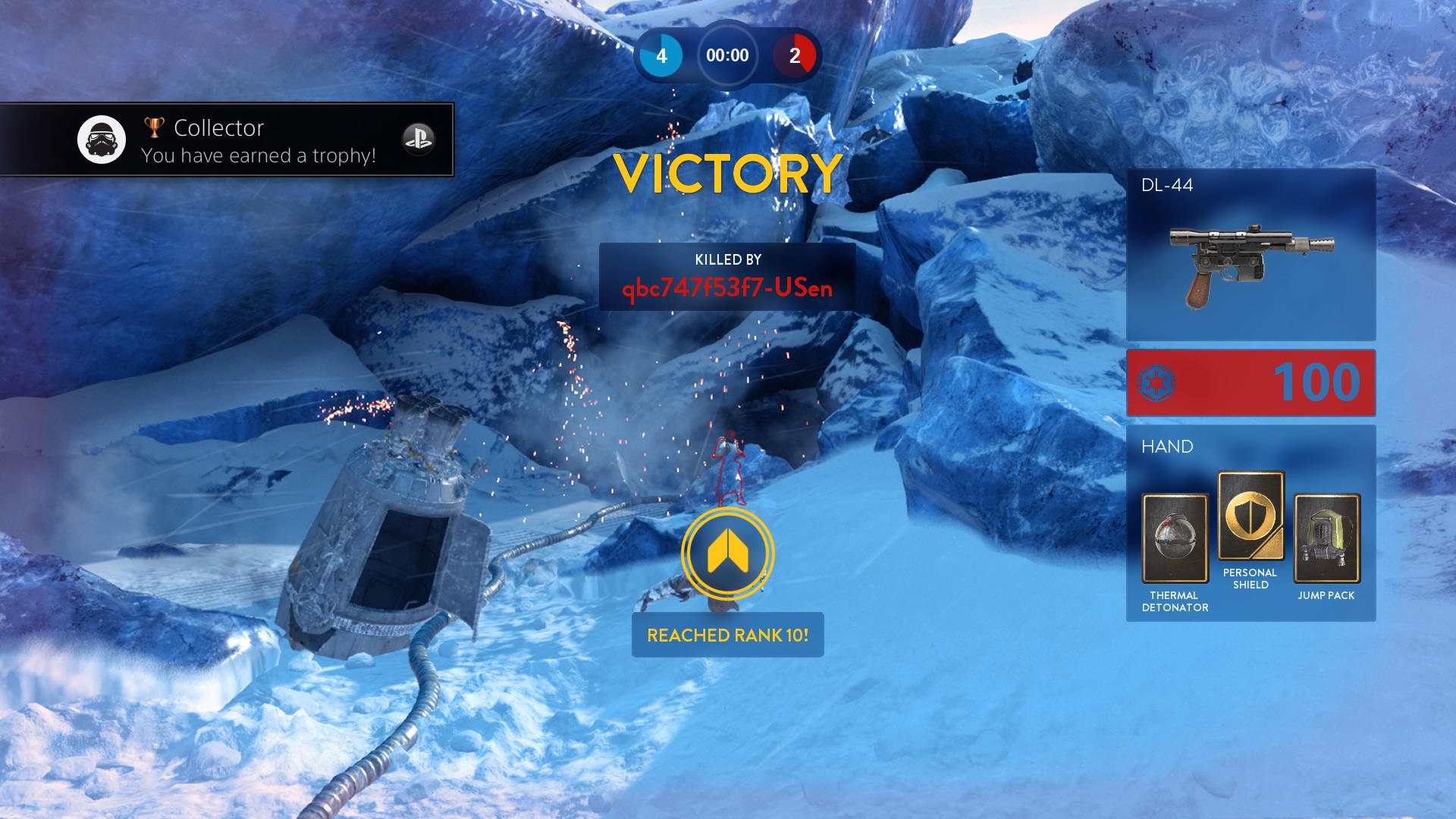
Task: Expand the DL-44 weapon panel
Action: [x=1251, y=254]
